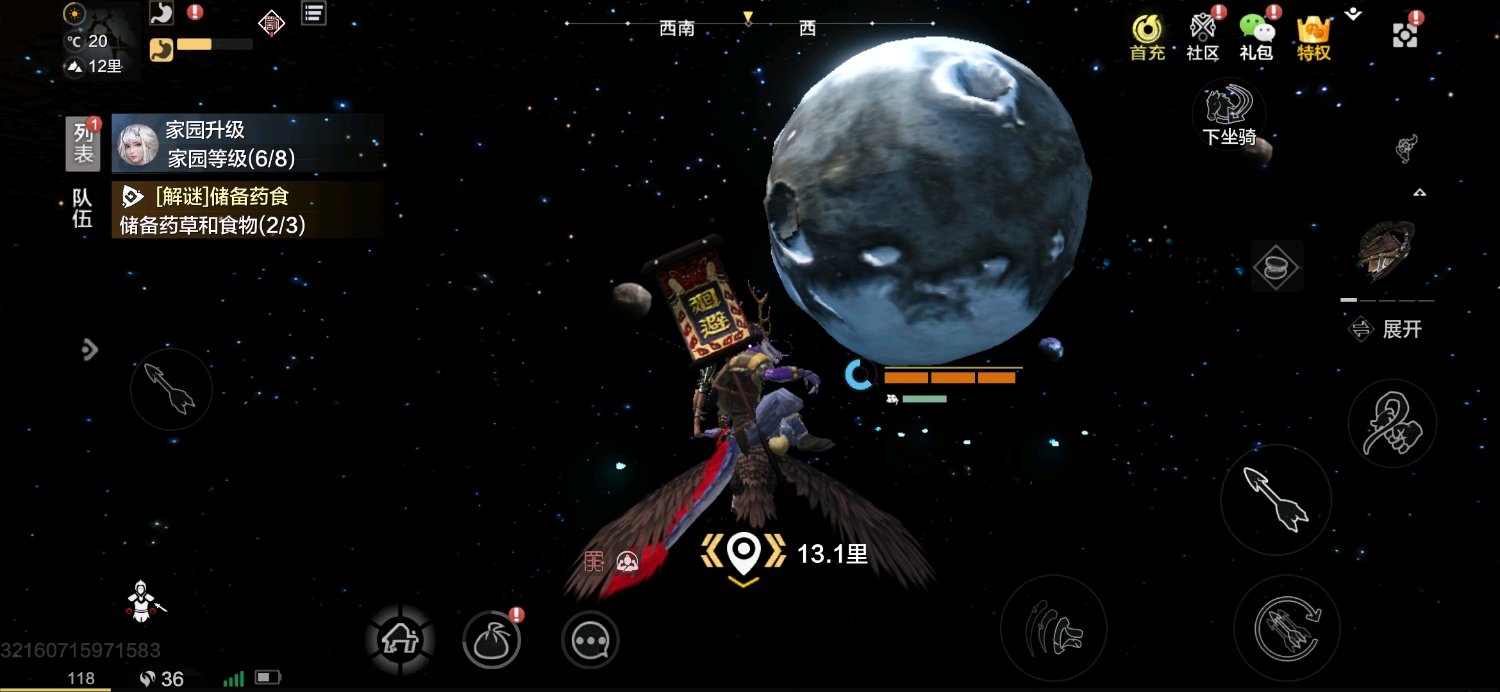The height and width of the screenshot is (692, 1500).
Task: Expand the item bar with 展开
Action: click(1387, 329)
